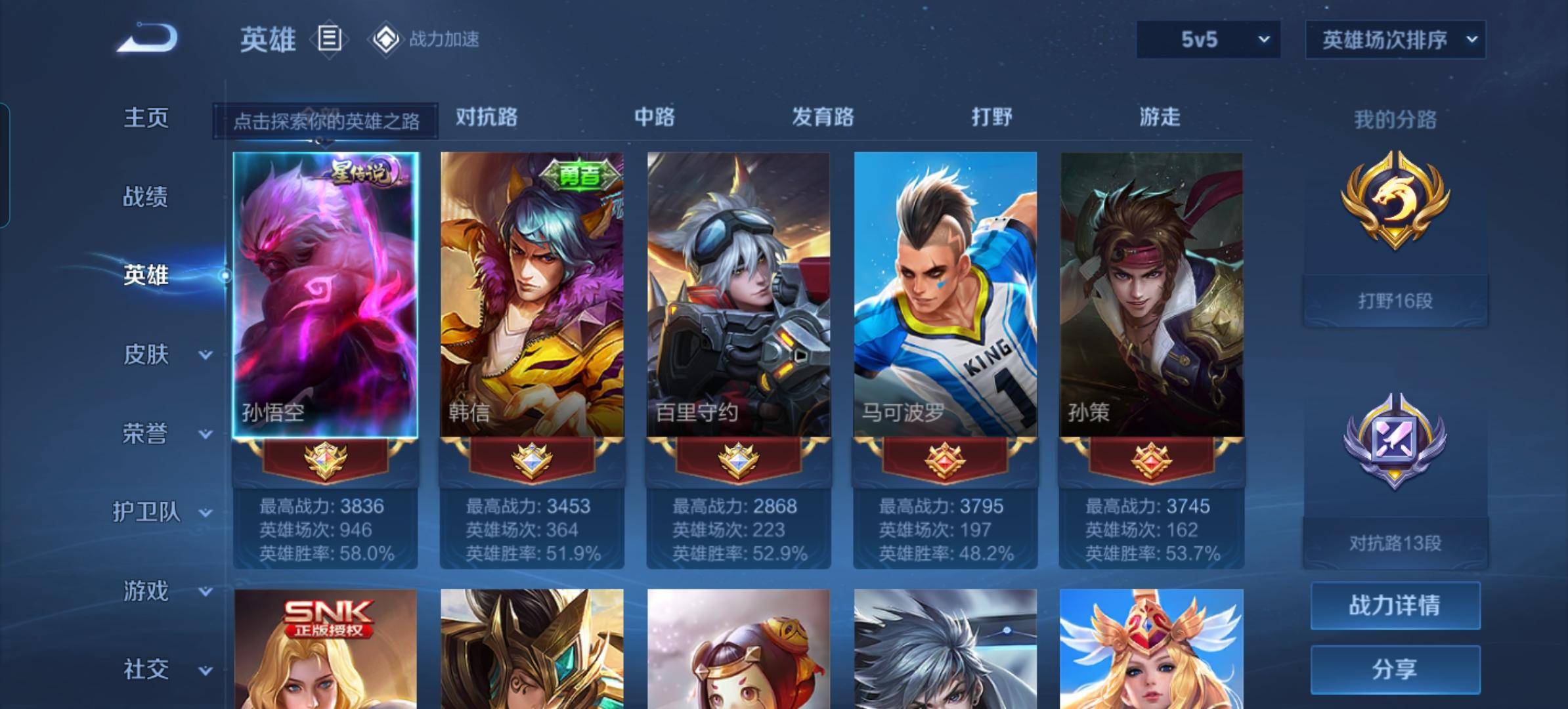
Task: Open the 5v5 mode dropdown
Action: (1208, 39)
